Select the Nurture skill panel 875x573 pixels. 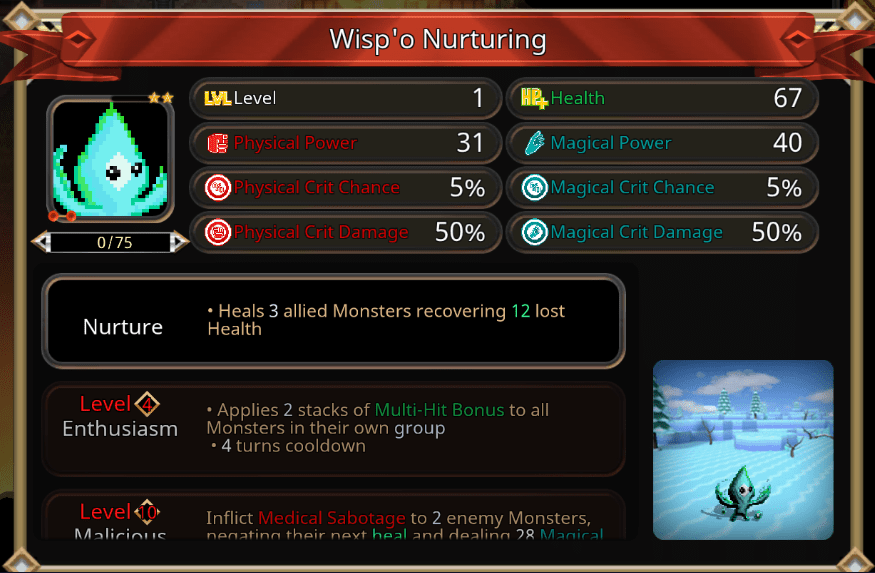pyautogui.click(x=333, y=321)
